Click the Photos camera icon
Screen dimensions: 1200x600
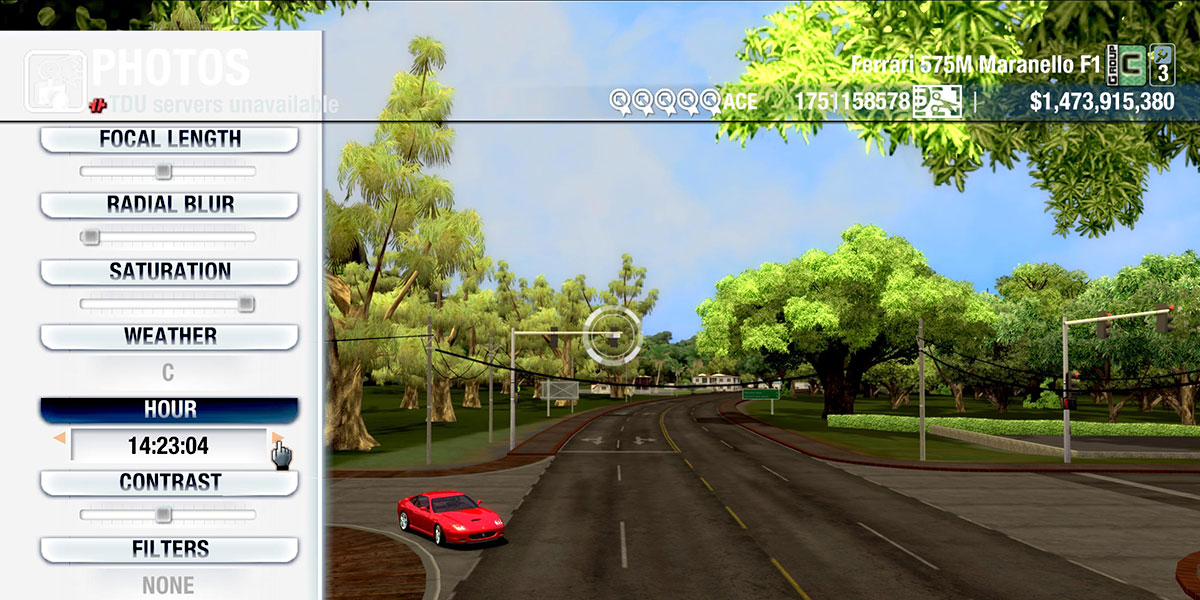point(54,80)
